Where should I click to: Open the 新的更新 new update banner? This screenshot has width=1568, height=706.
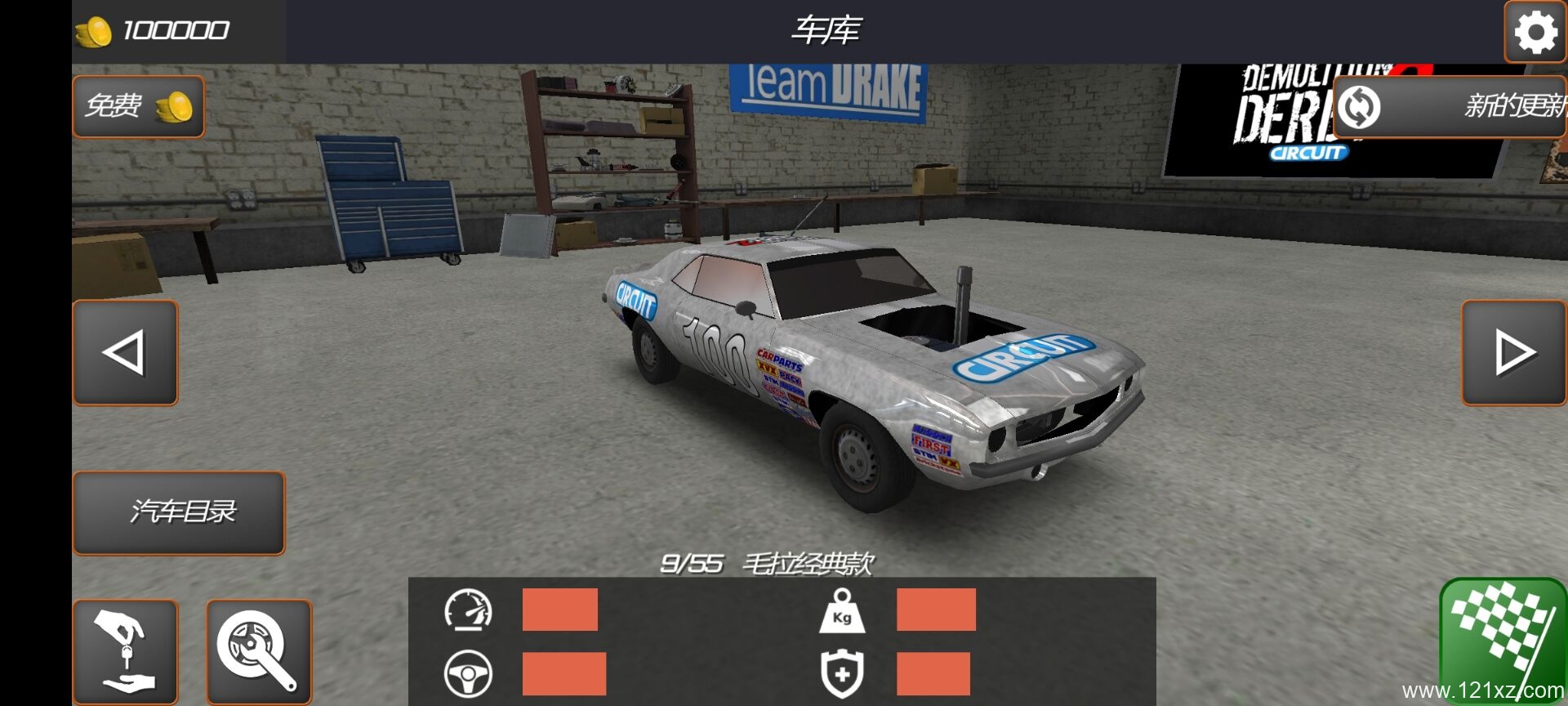[1450, 106]
